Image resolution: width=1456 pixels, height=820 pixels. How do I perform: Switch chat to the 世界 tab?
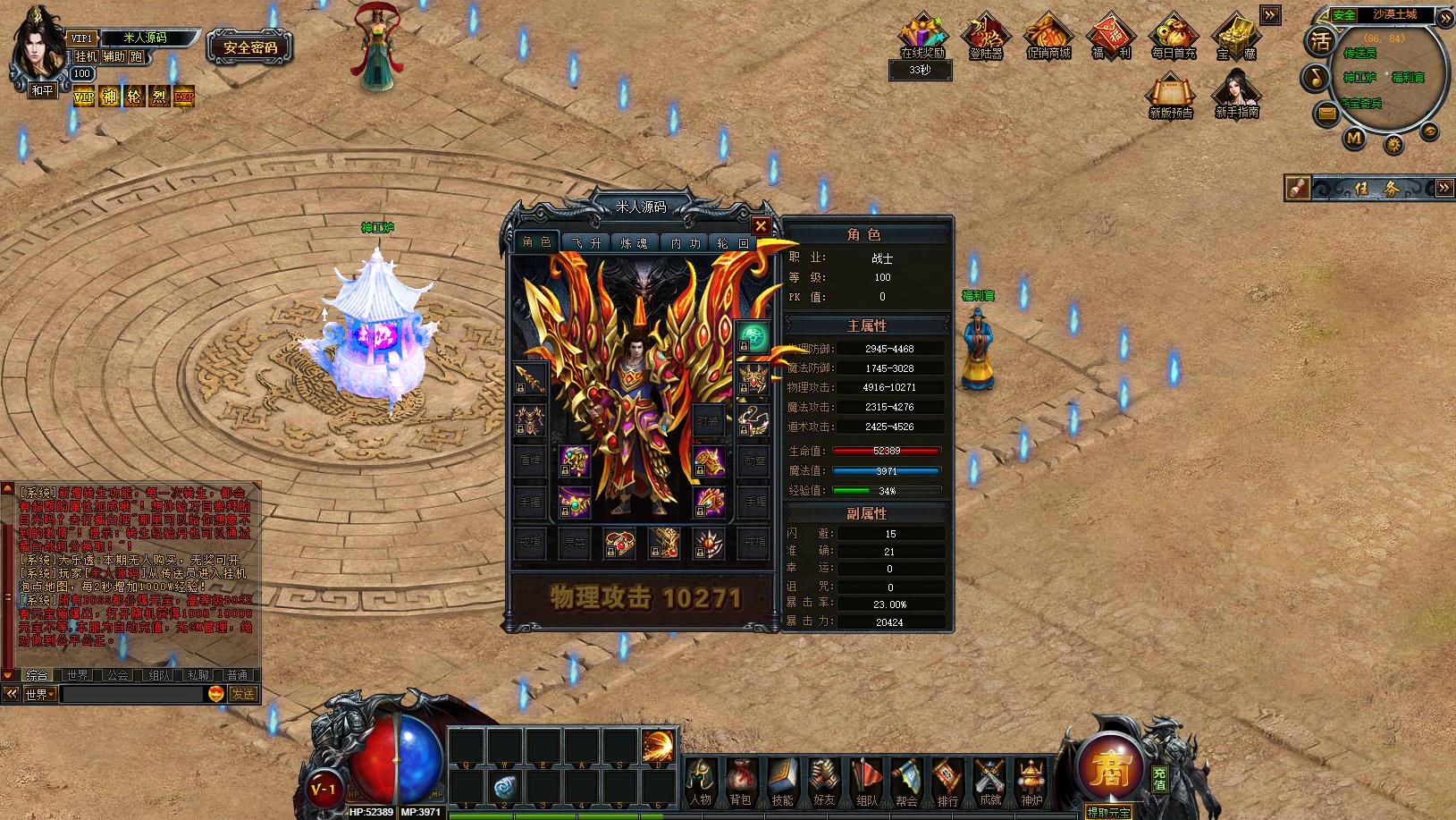coord(77,675)
